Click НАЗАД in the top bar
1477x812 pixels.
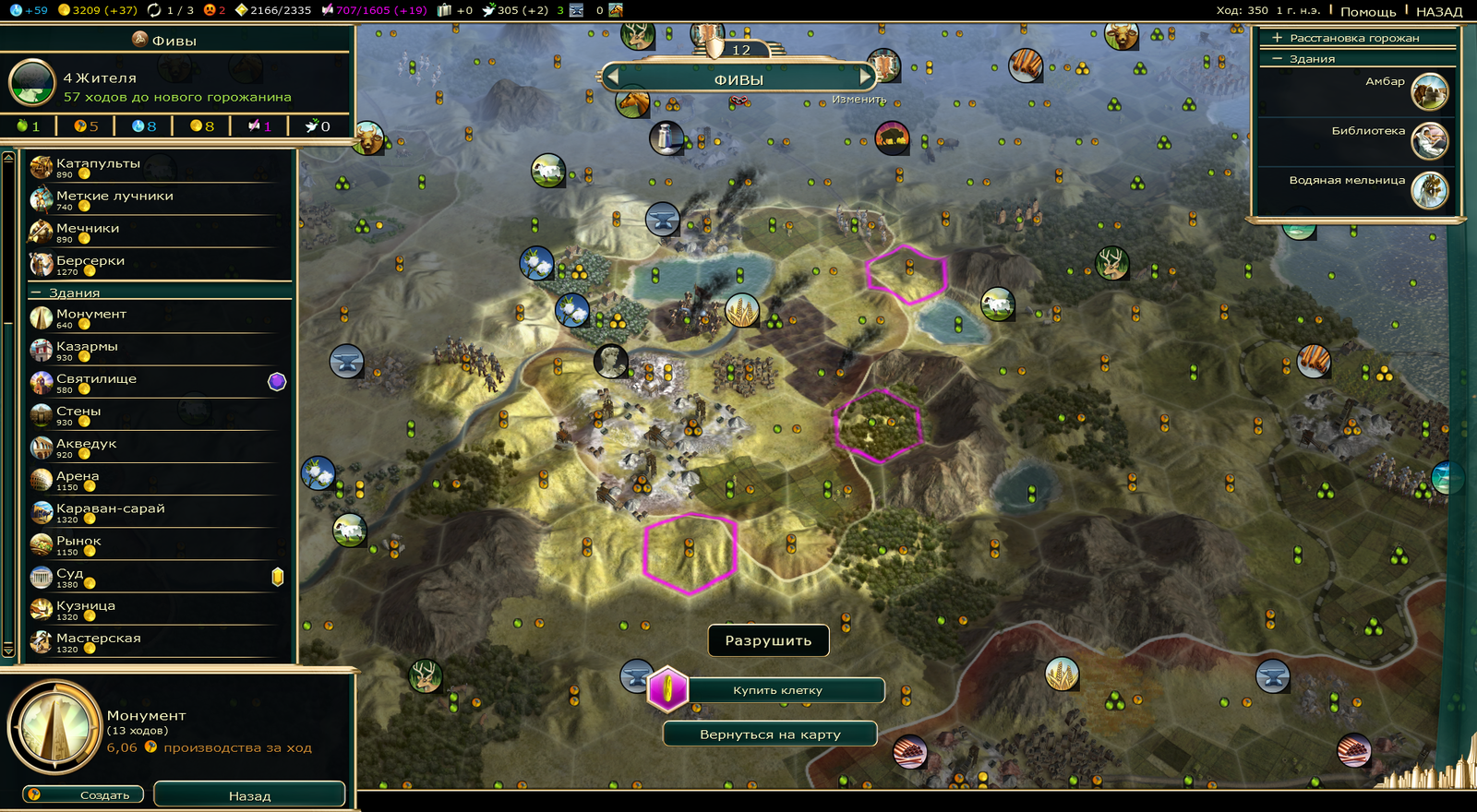tap(1438, 12)
